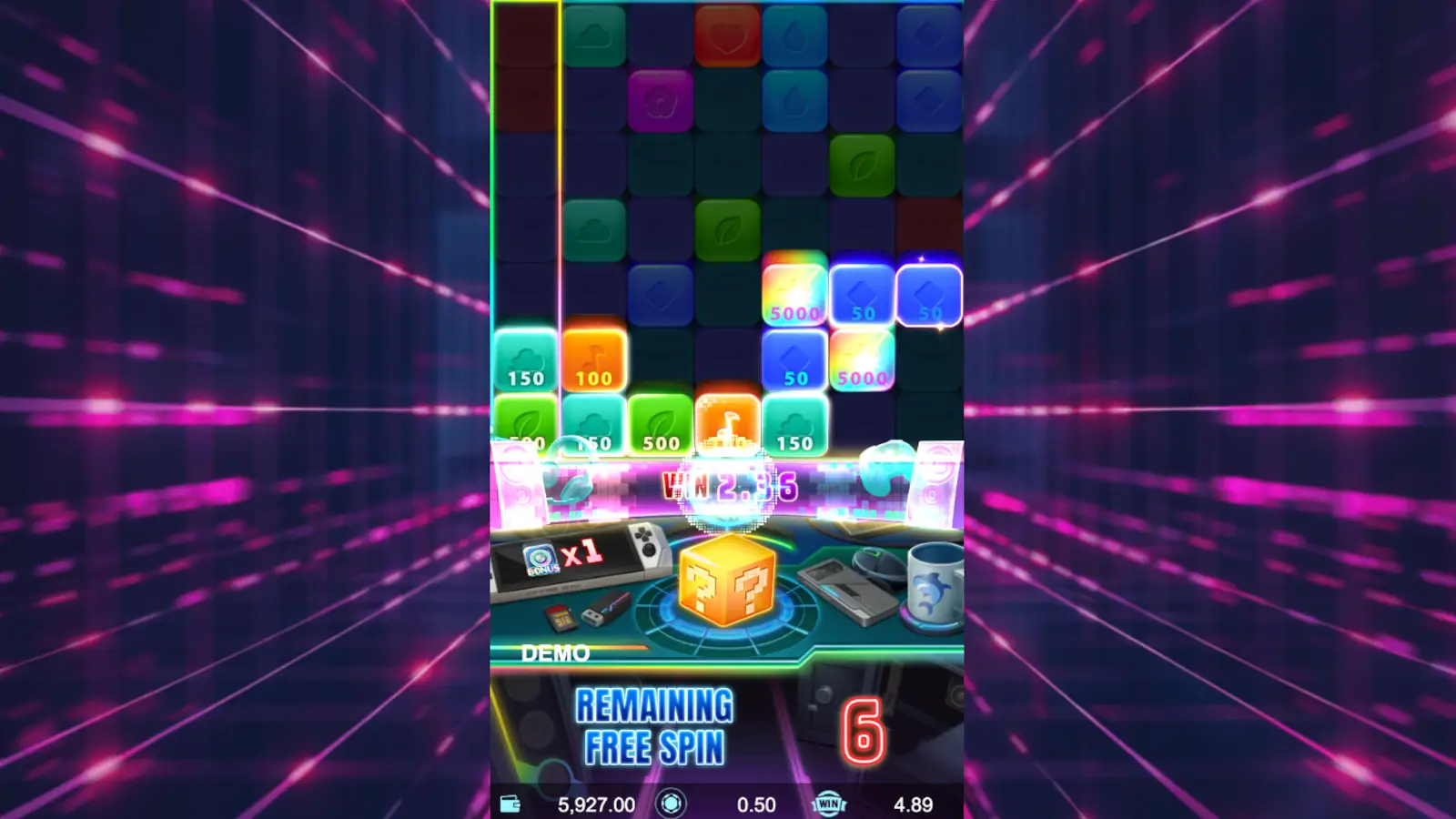Click the glowing mystery question cube
The width and height of the screenshot is (1456, 819).
(725, 582)
